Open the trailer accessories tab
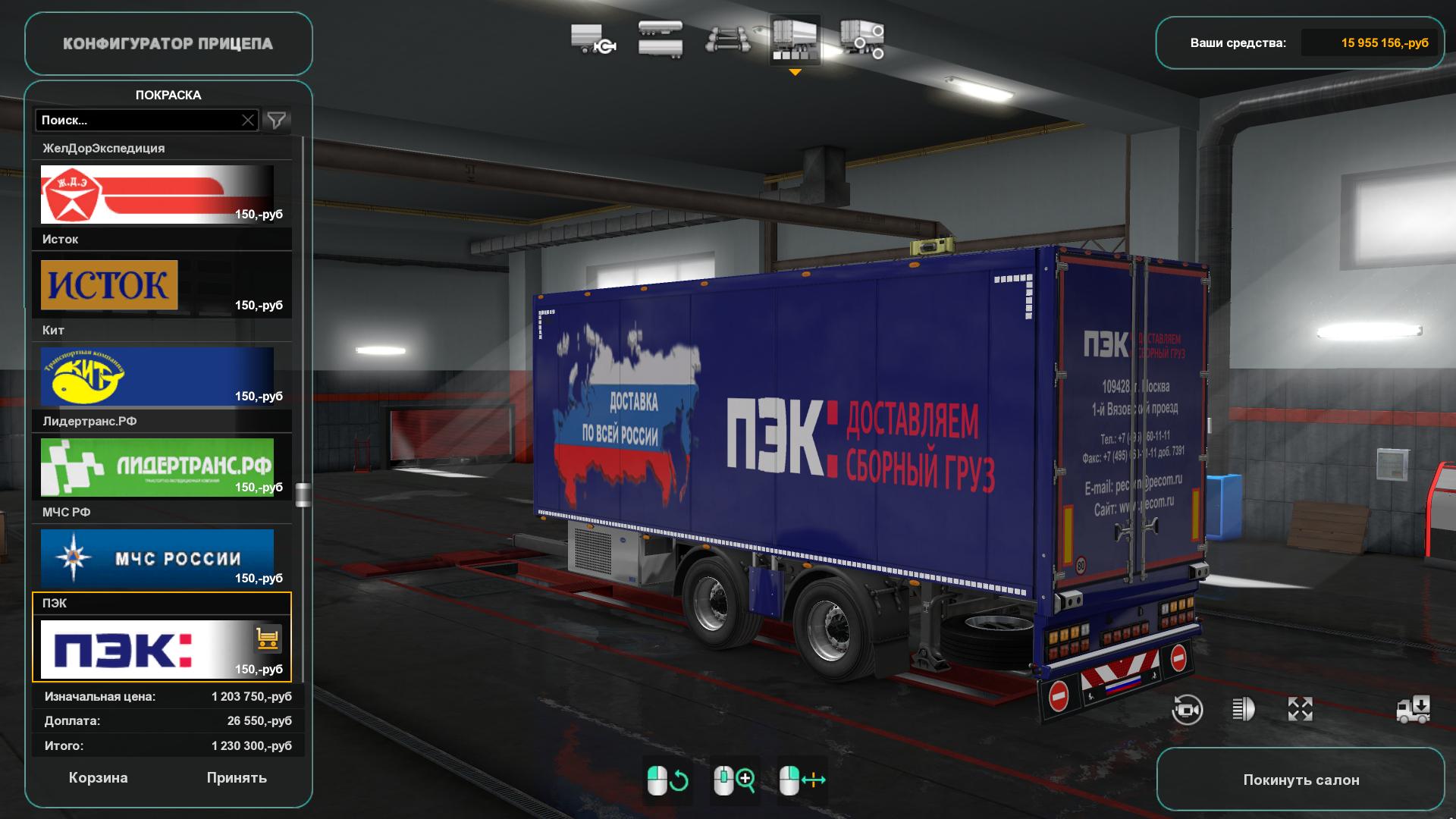The image size is (1456, 819). coord(862,39)
